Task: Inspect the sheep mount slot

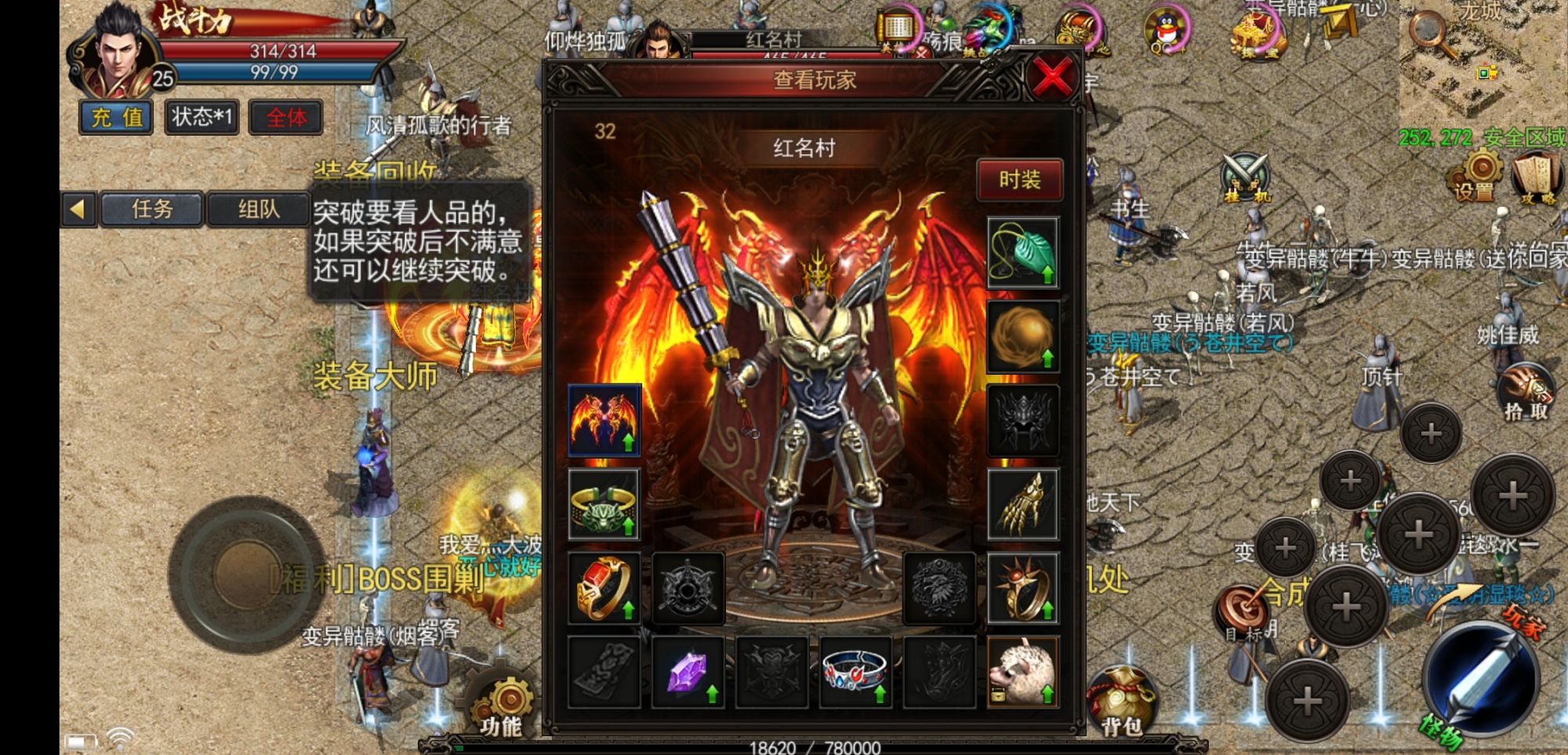Action: (1022, 672)
